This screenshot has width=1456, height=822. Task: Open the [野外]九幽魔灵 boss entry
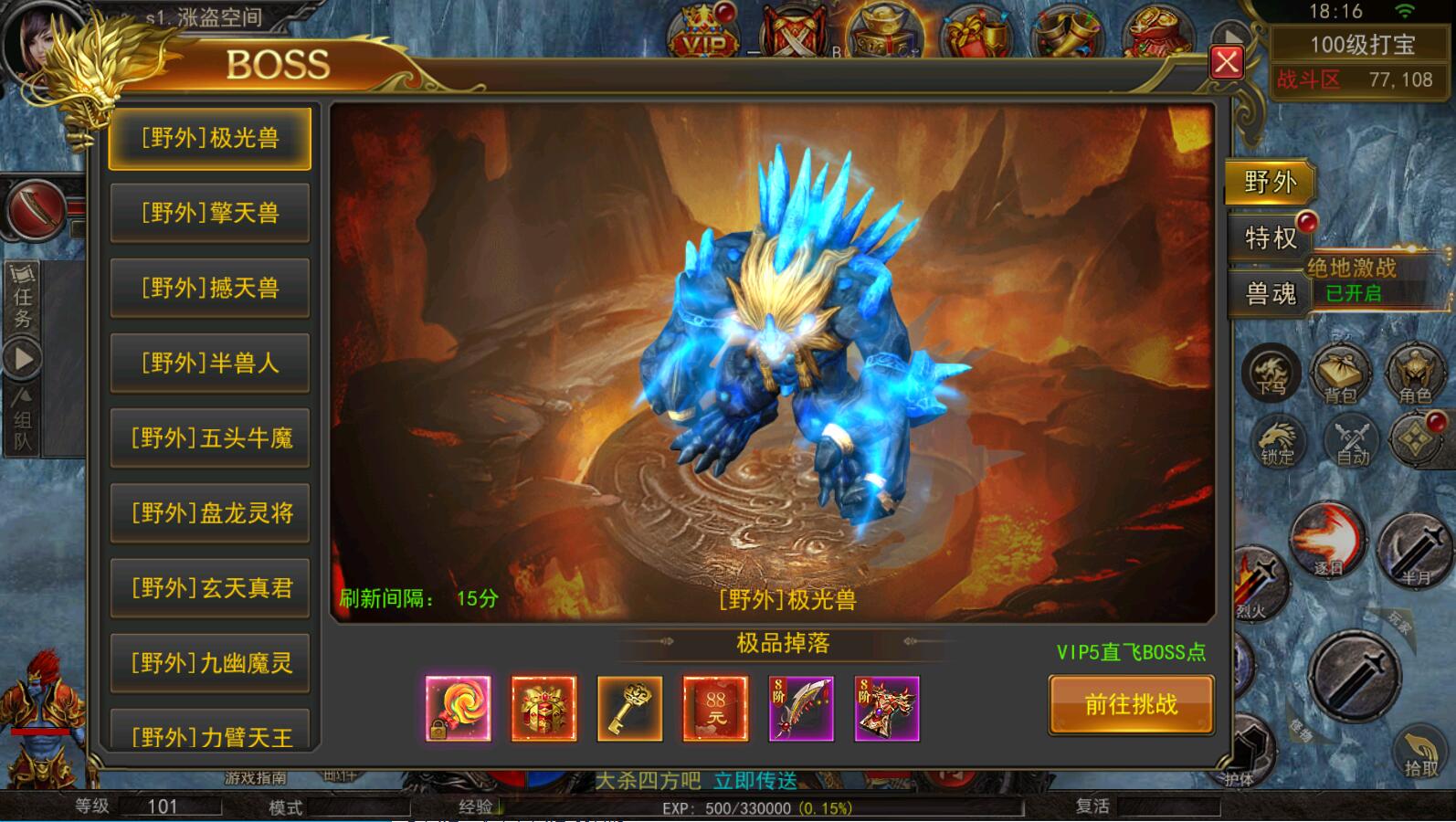coord(210,663)
